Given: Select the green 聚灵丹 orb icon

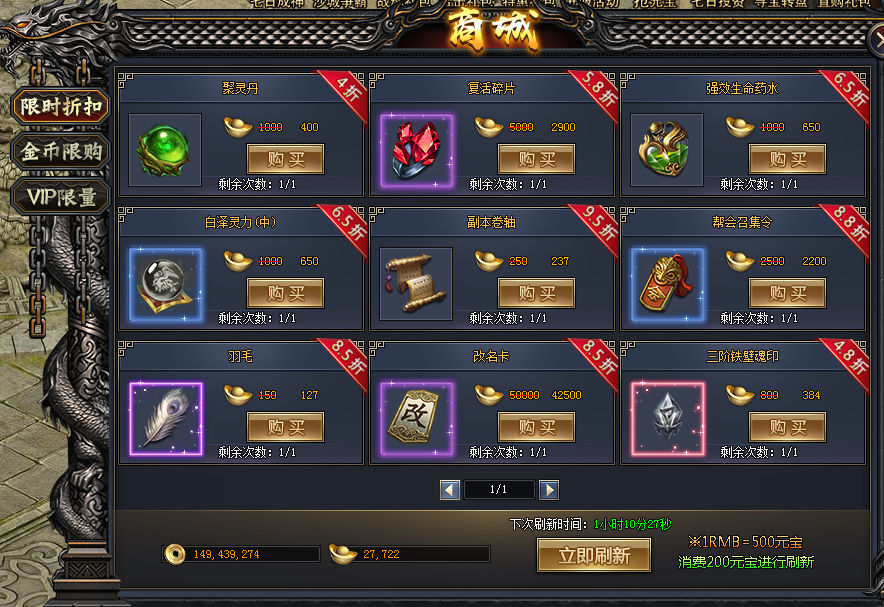Looking at the screenshot, I should (165, 150).
